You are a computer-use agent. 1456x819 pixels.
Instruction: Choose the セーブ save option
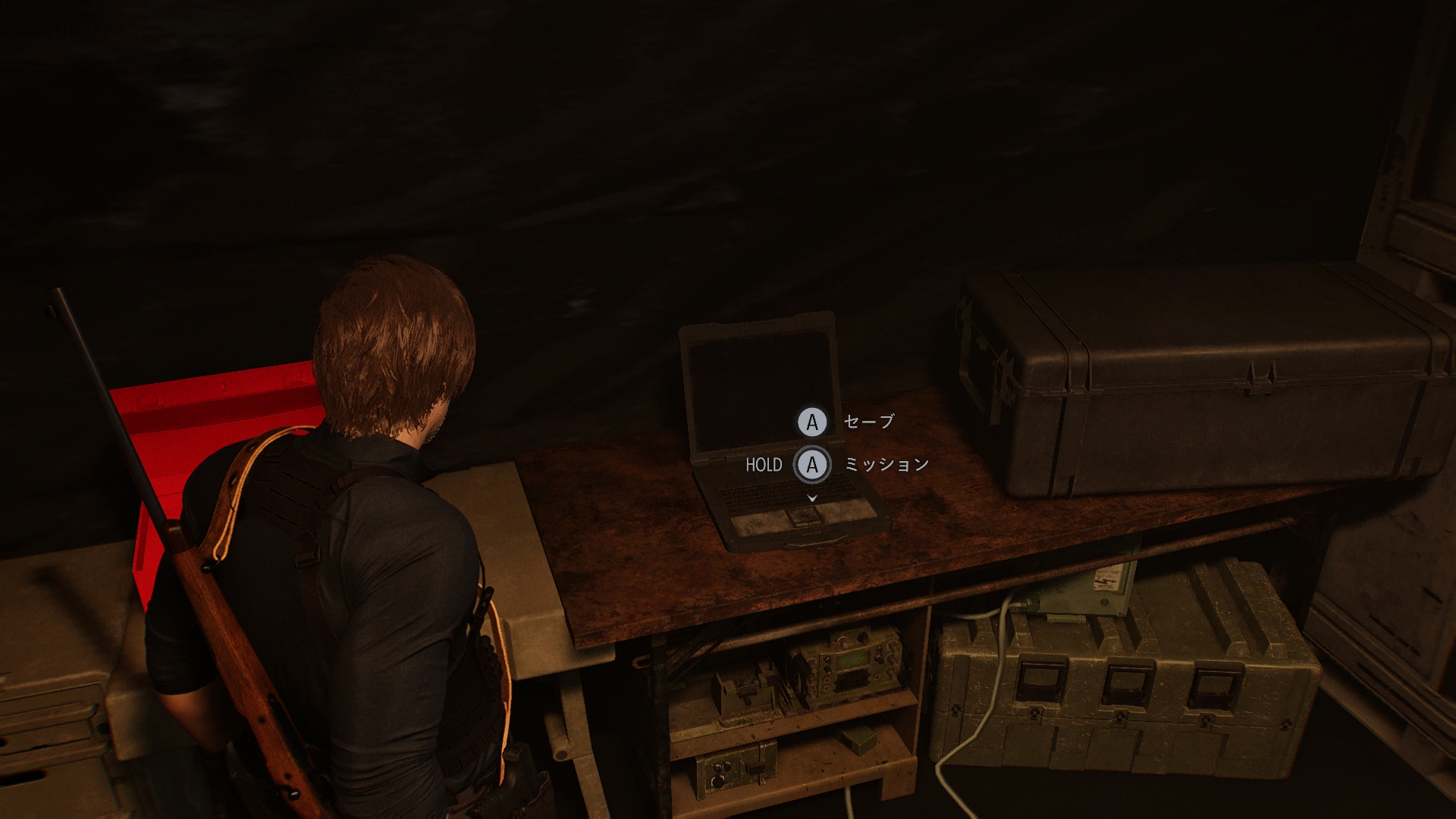[x=868, y=422]
